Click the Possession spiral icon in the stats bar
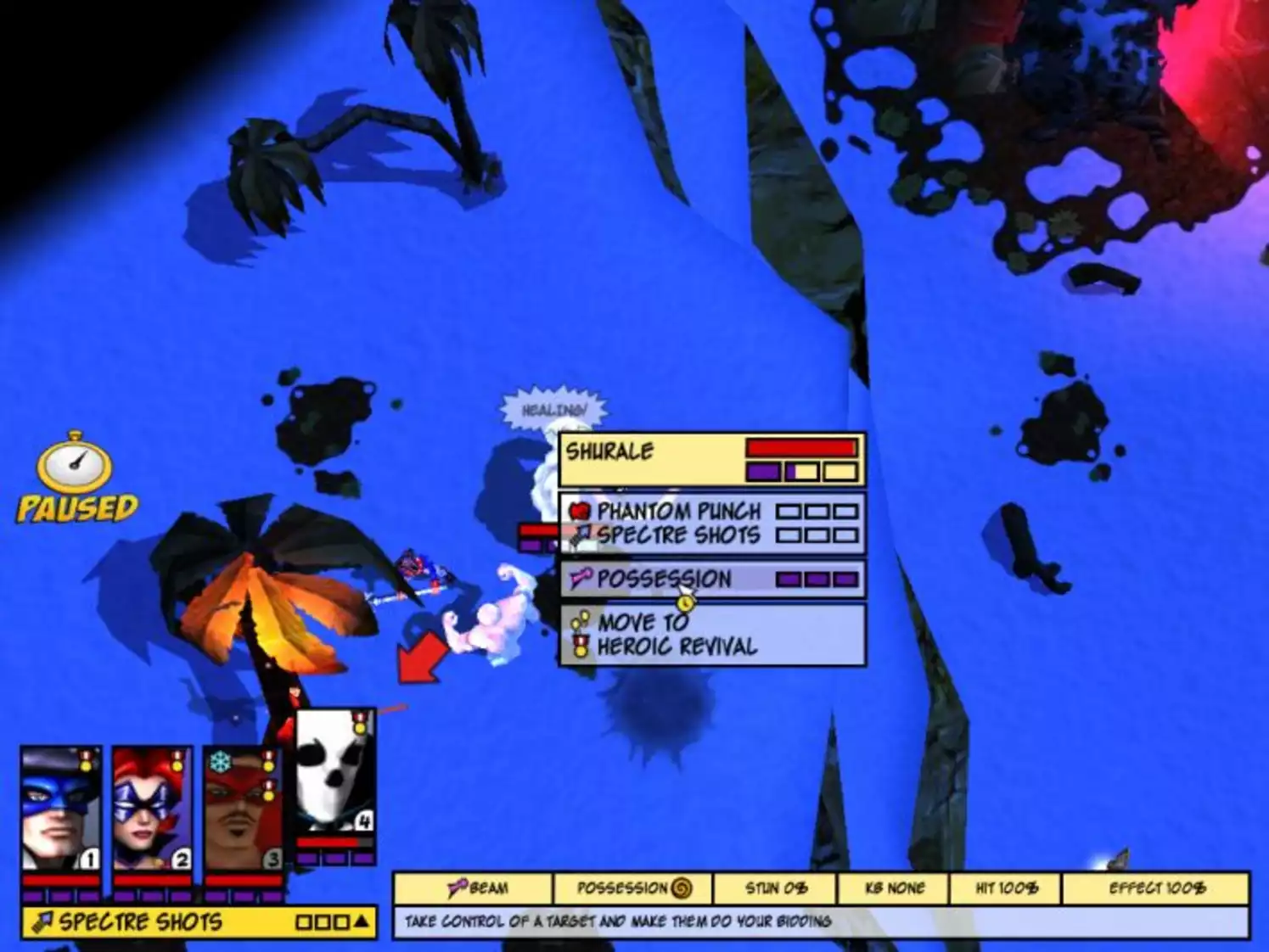Screen dimensions: 1269x952 click(x=680, y=889)
